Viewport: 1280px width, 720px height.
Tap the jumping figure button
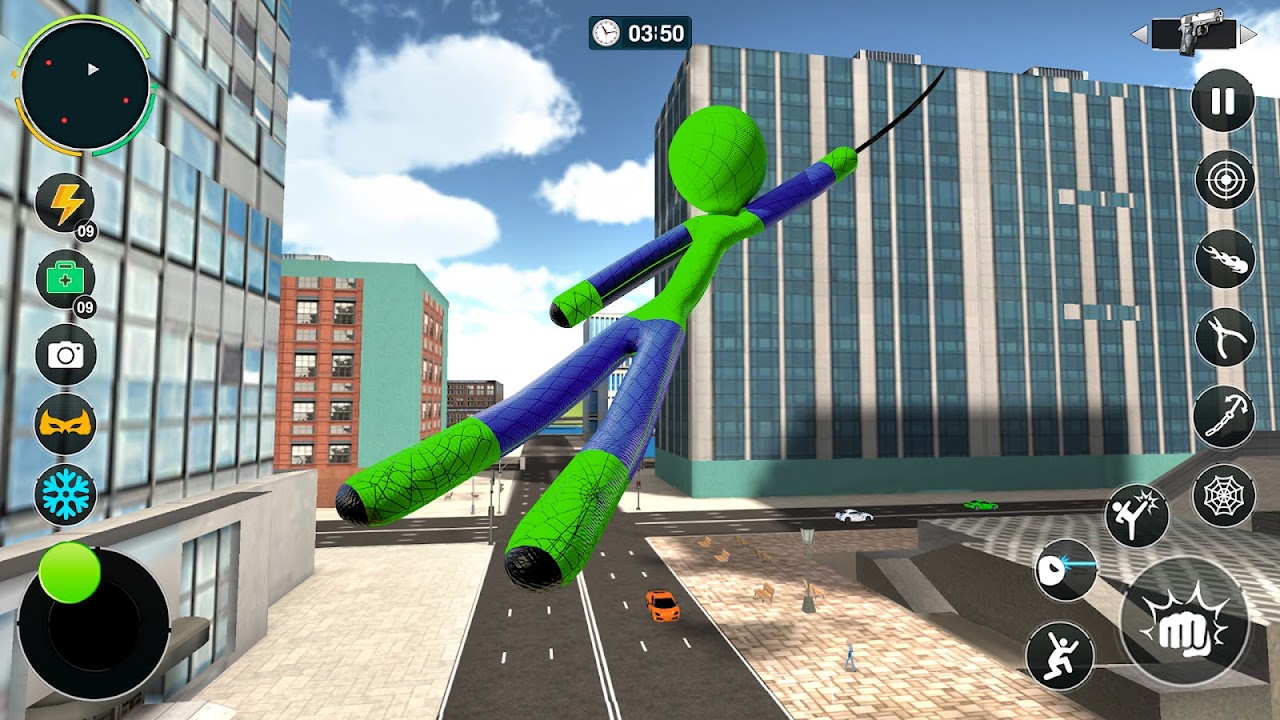point(1057,655)
